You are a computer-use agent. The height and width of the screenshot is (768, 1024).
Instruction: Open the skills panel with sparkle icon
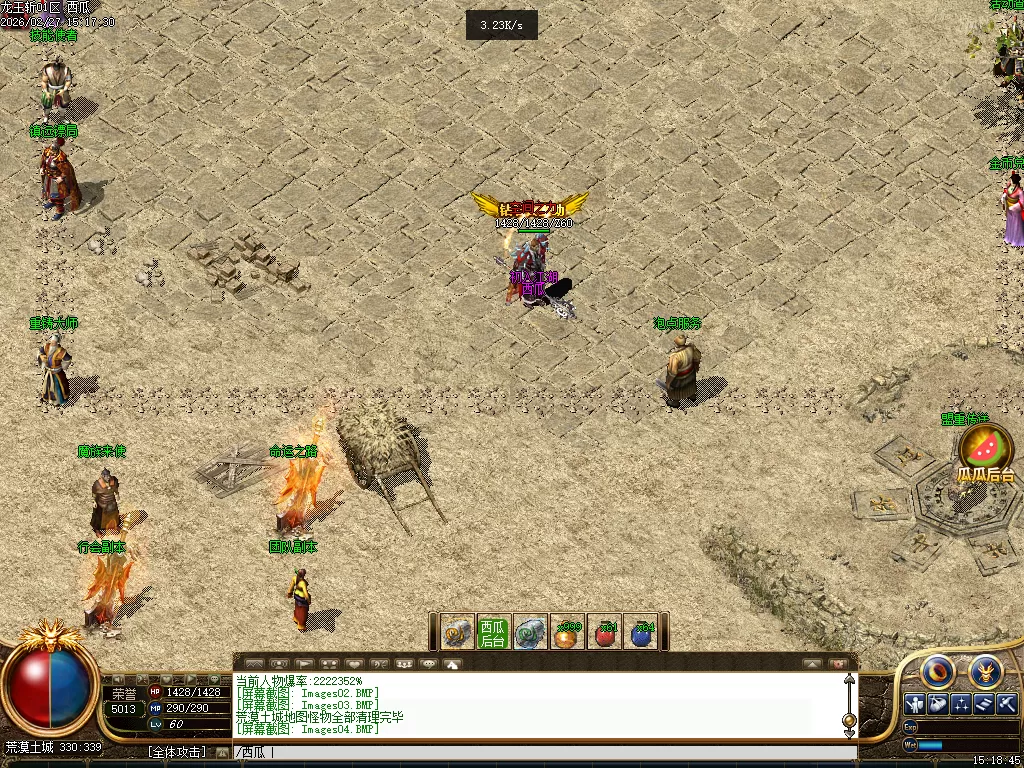pyautogui.click(x=961, y=704)
